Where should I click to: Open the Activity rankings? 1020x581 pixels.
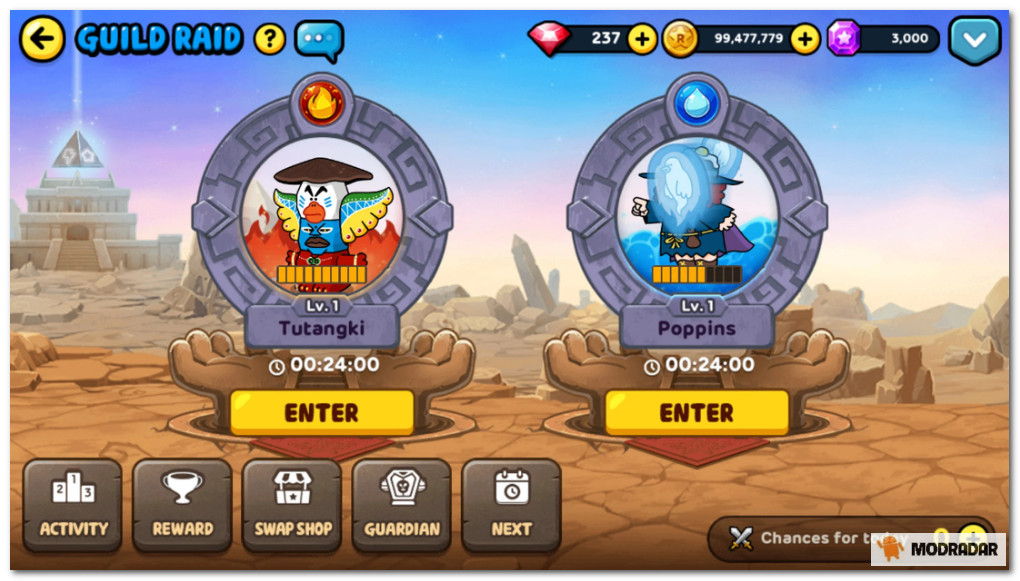click(73, 505)
